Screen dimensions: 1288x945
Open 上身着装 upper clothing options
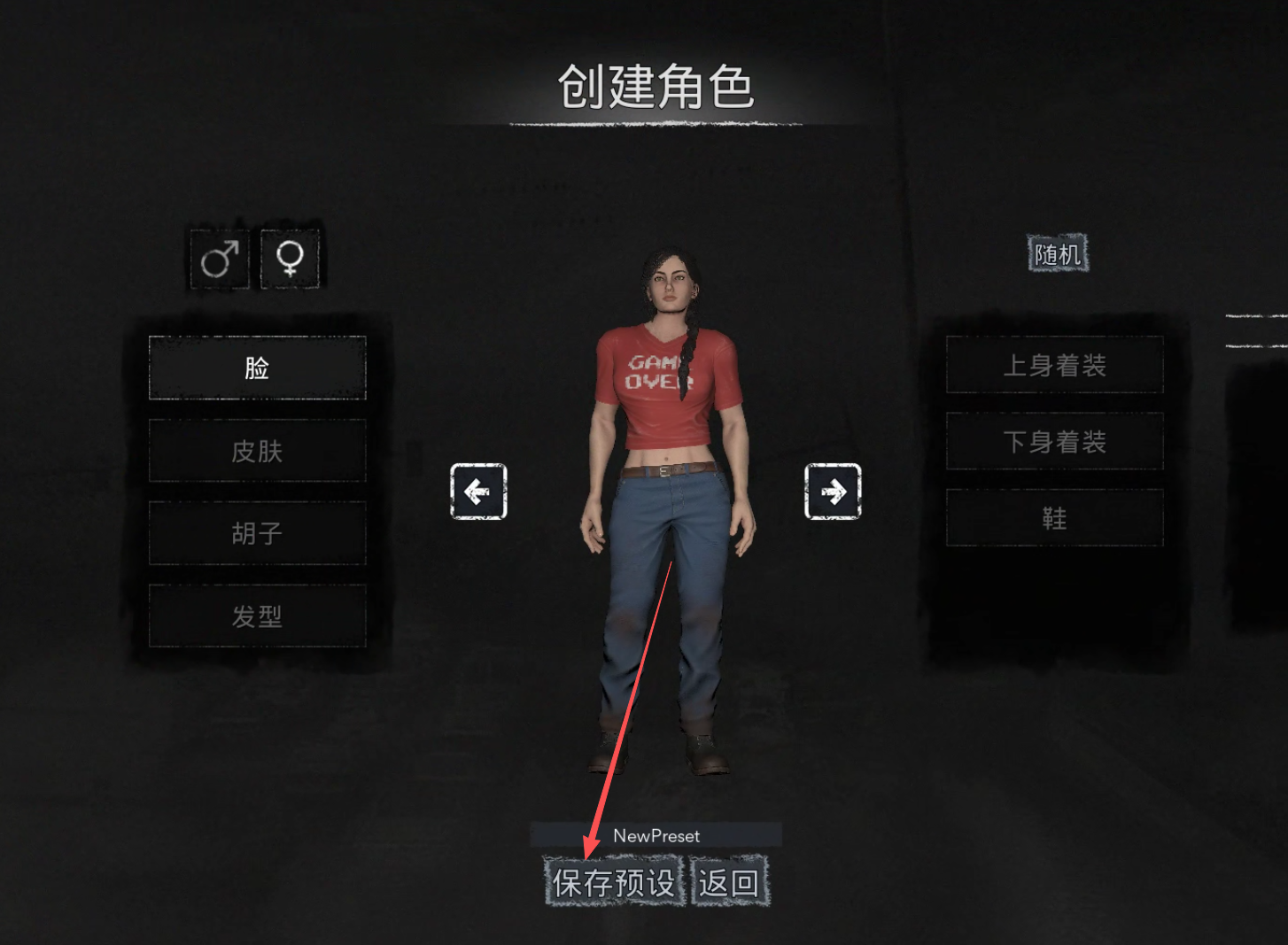[x=1054, y=365]
